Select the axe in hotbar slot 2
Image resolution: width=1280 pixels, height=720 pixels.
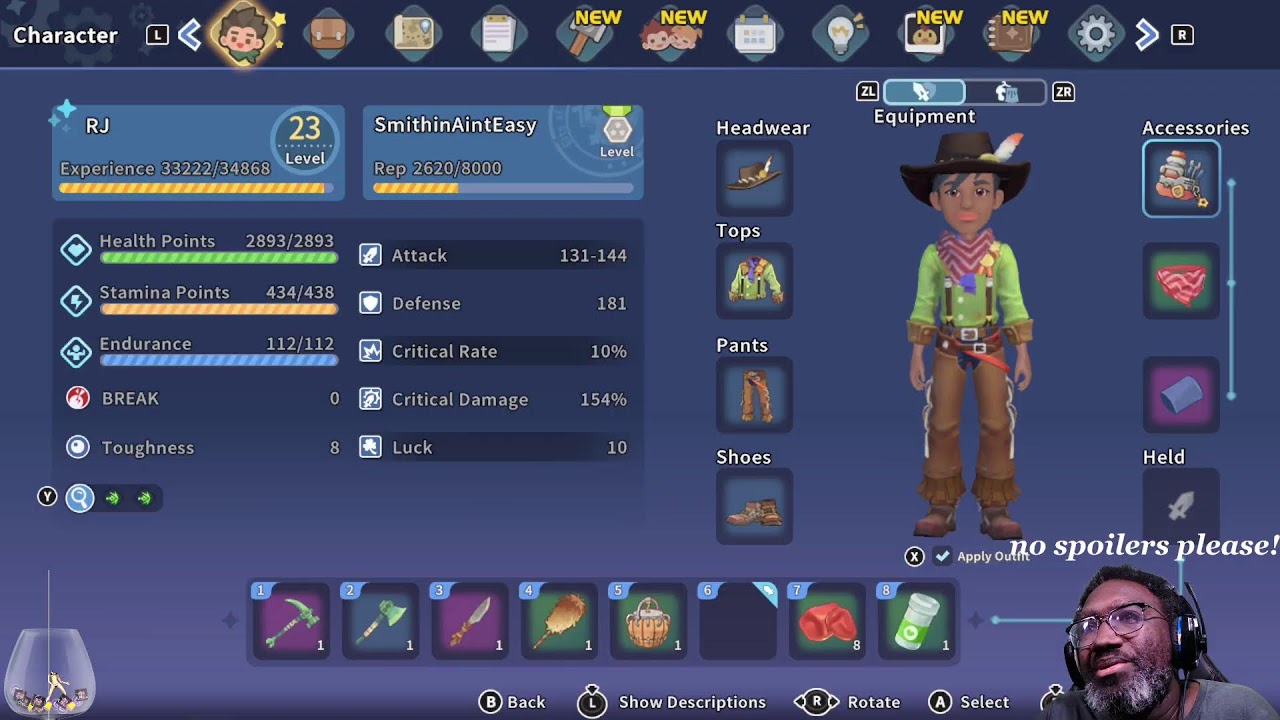[380, 621]
